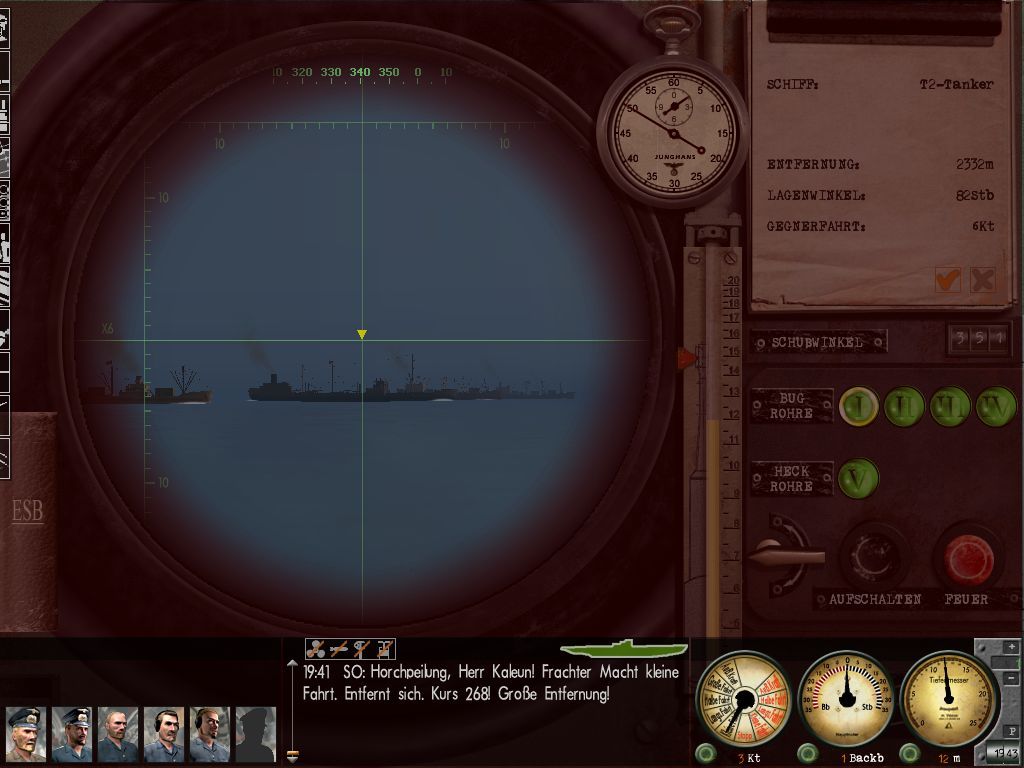Choose bow torpedo tube III
Viewport: 1024px width, 768px height.
pyautogui.click(x=950, y=407)
